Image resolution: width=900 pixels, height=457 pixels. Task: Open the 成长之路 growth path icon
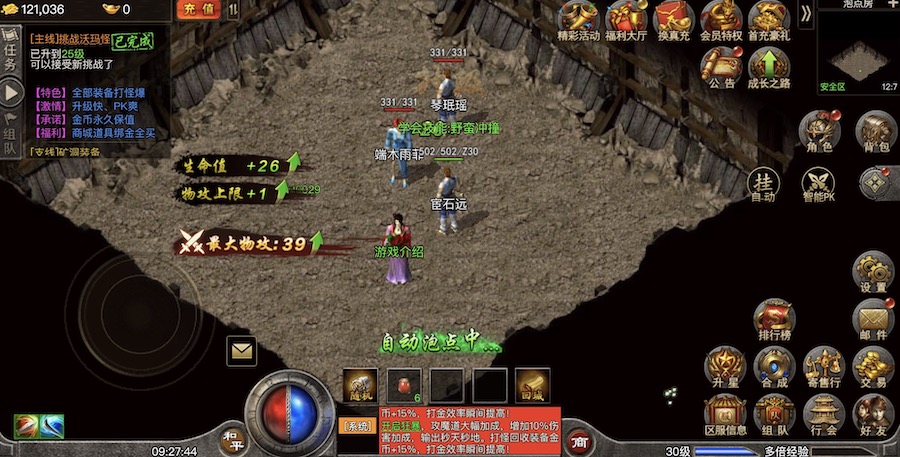click(x=768, y=68)
